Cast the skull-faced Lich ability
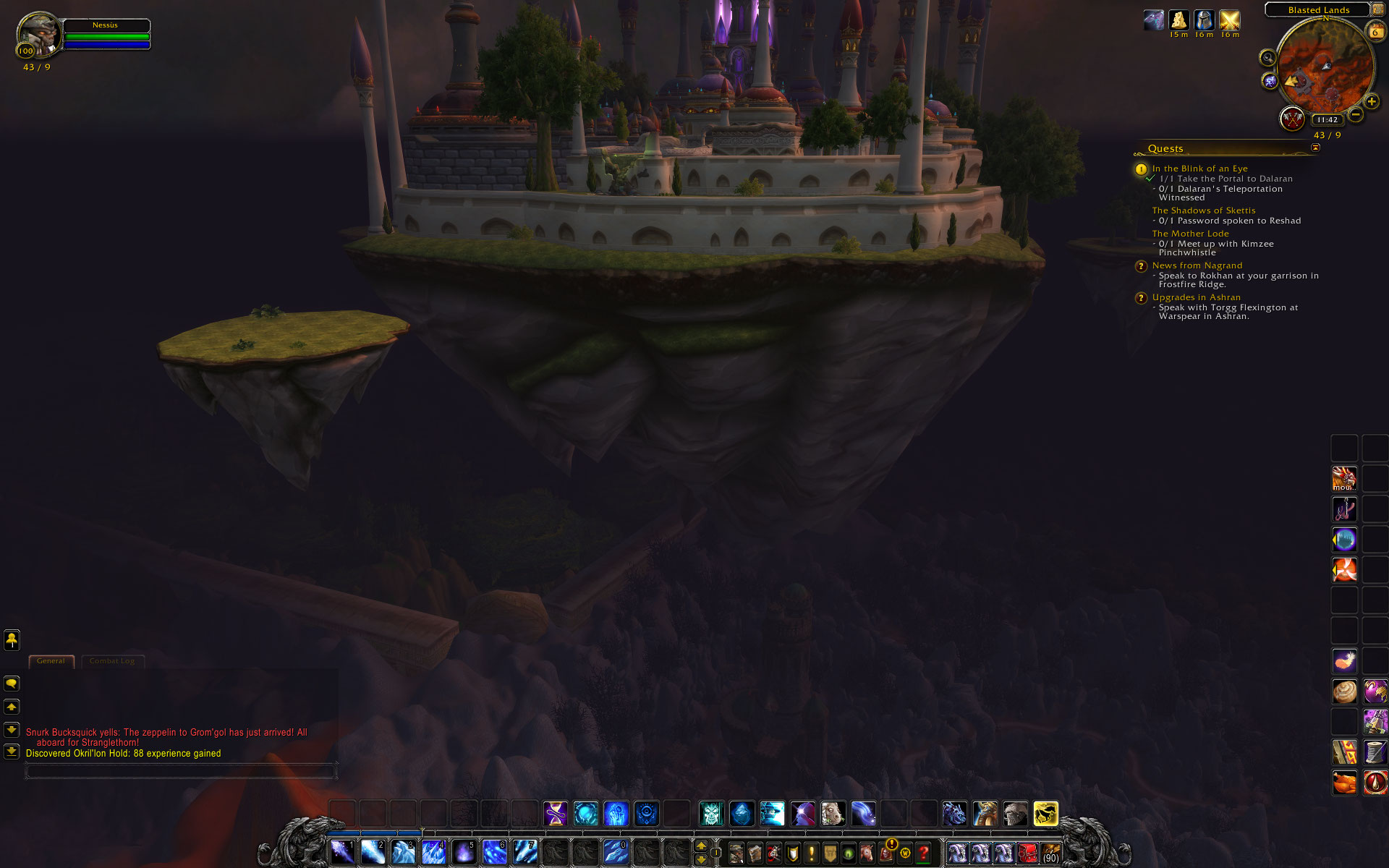The height and width of the screenshot is (868, 1389). pyautogui.click(x=711, y=814)
